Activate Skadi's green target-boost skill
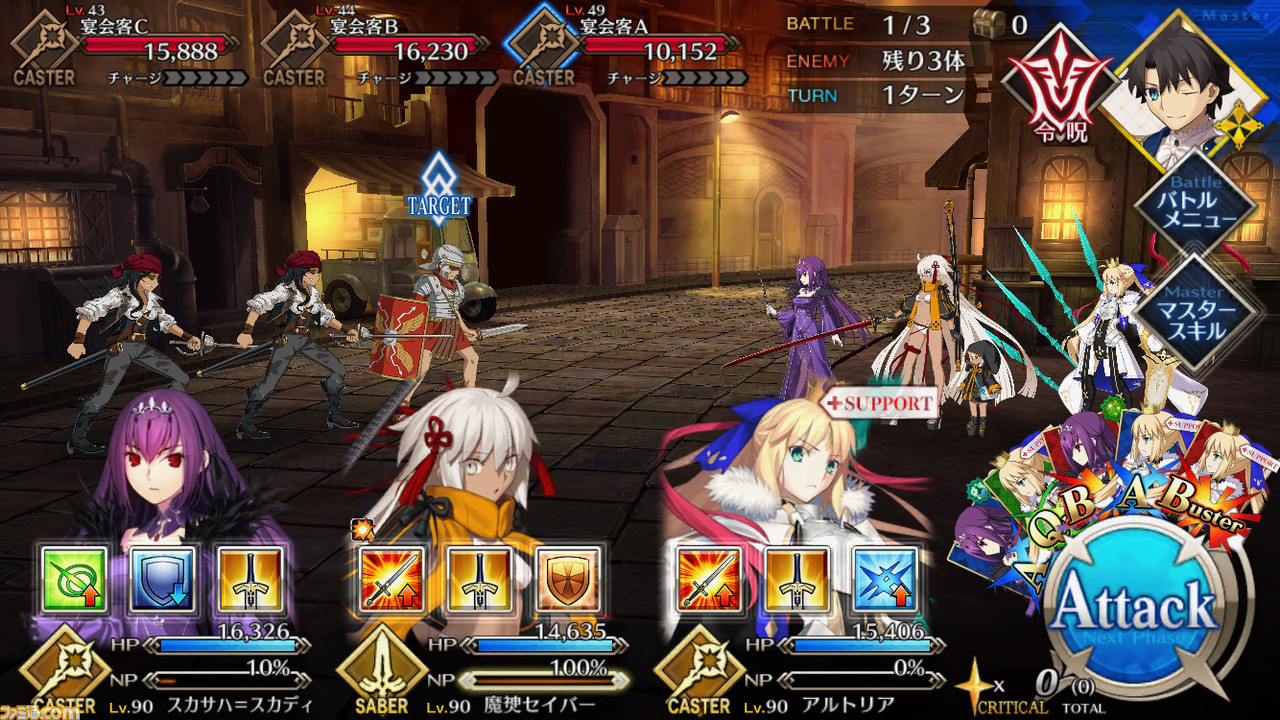This screenshot has height=720, width=1280. pos(76,579)
